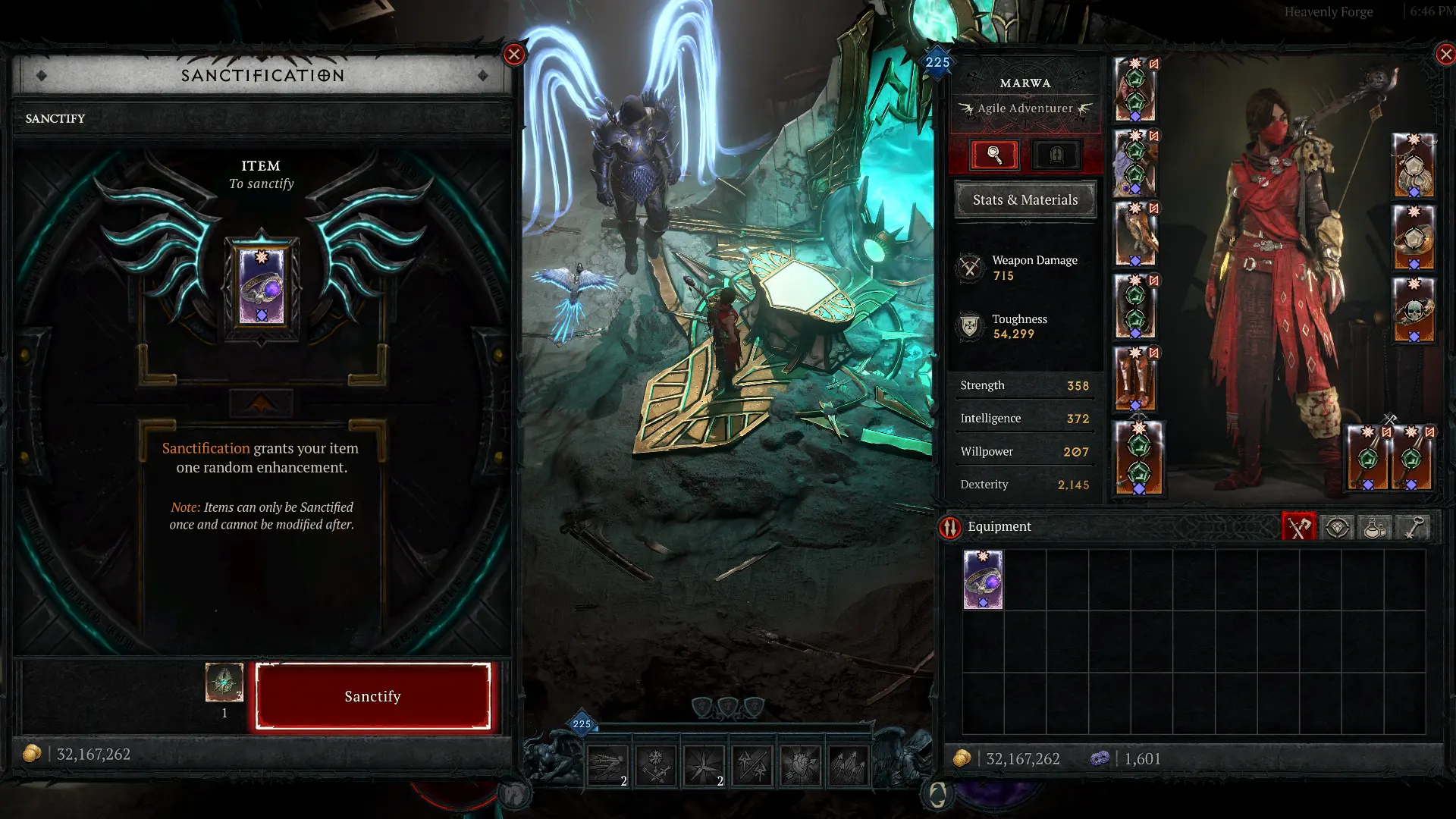
Task: Switch to the magnifying glass profile tab
Action: point(994,155)
